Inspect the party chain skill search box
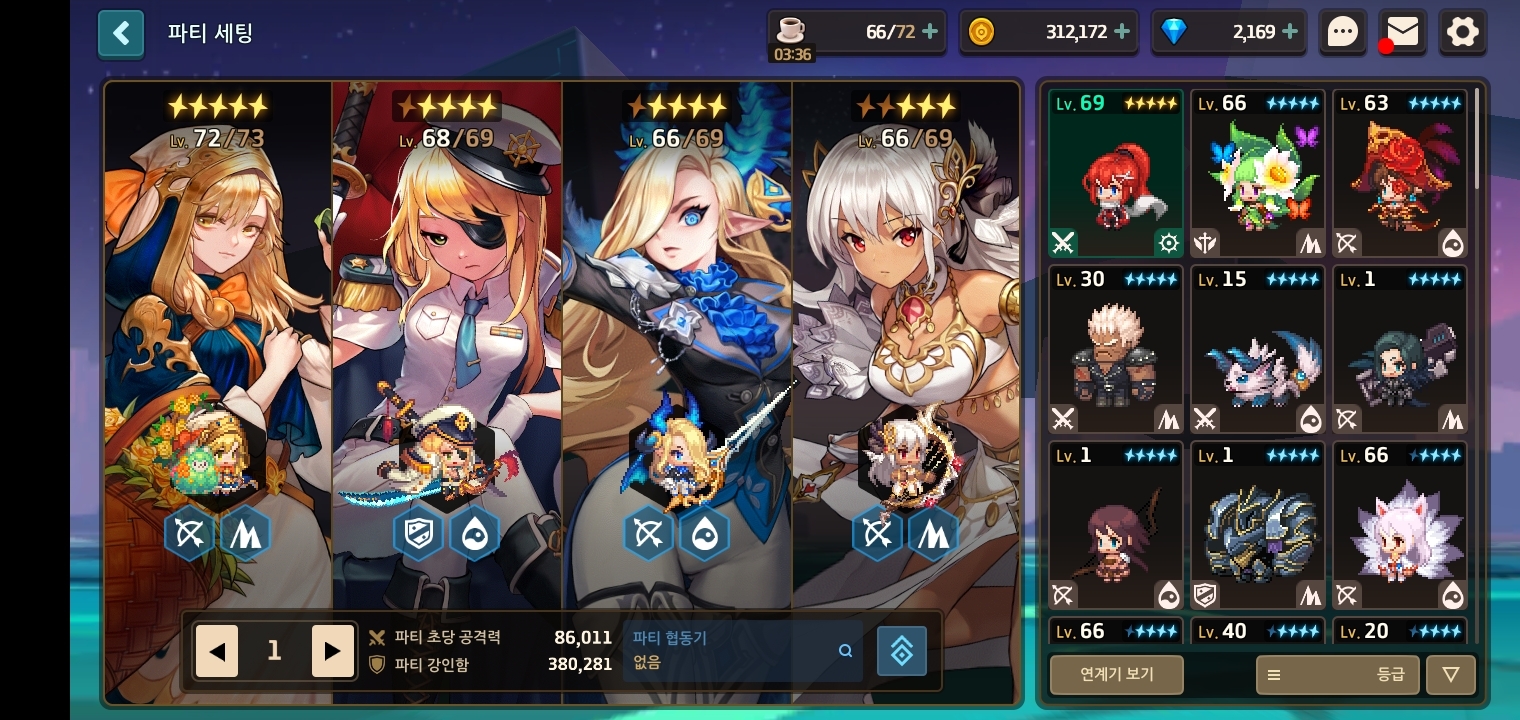Image resolution: width=1520 pixels, height=720 pixels. click(x=742, y=651)
